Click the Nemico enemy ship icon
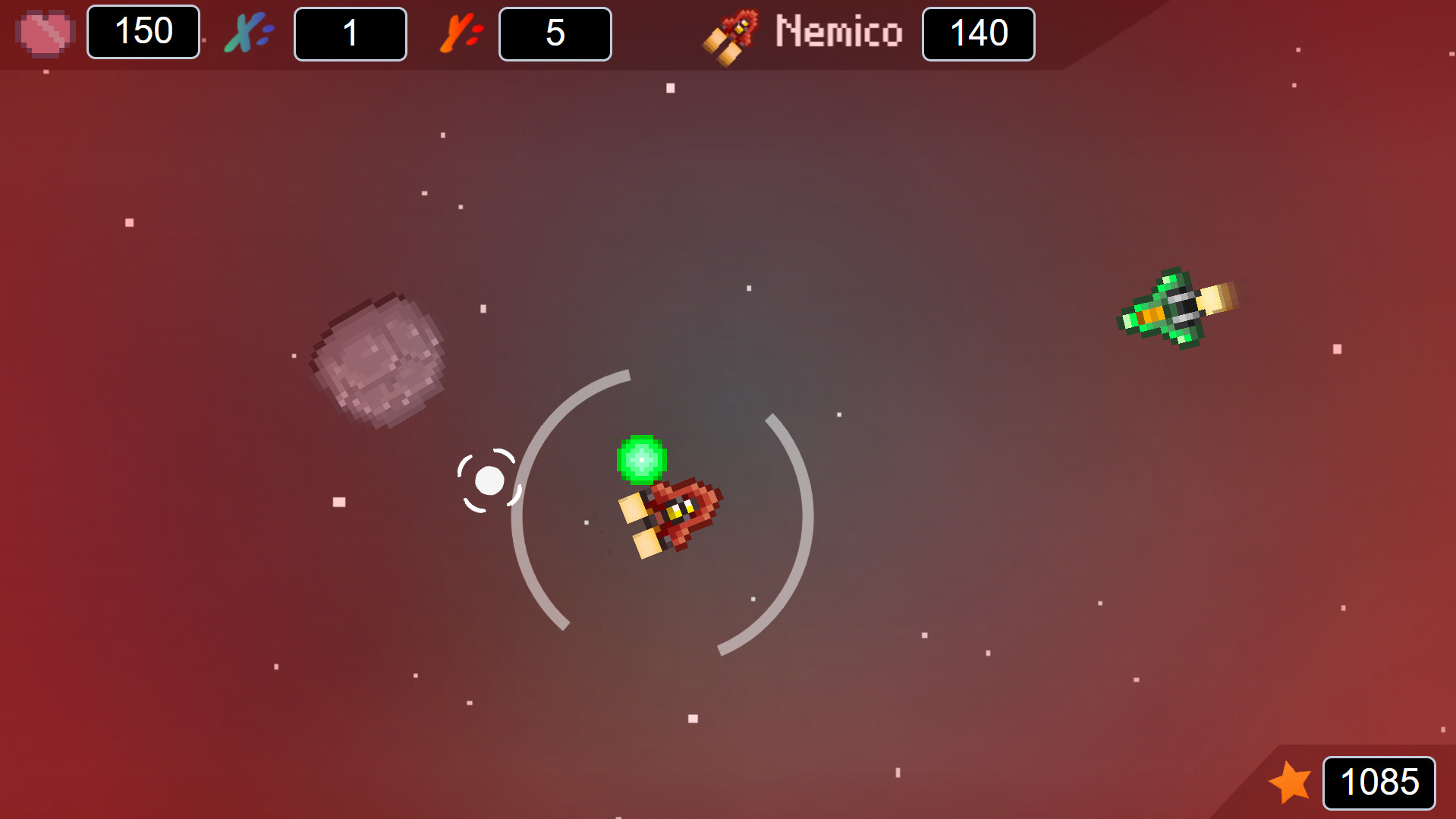This screenshot has height=819, width=1456. tap(731, 36)
